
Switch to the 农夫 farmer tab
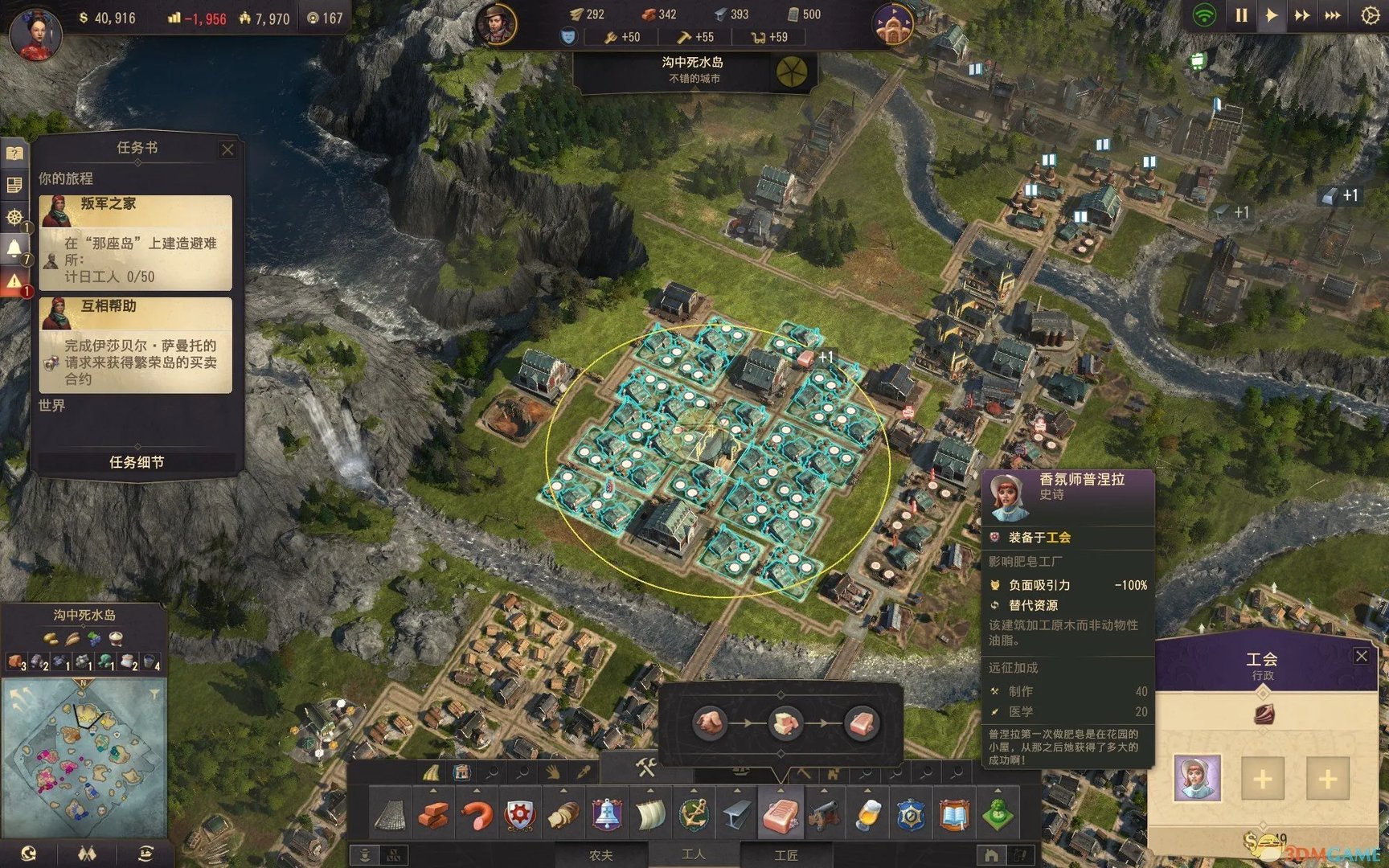click(x=601, y=855)
